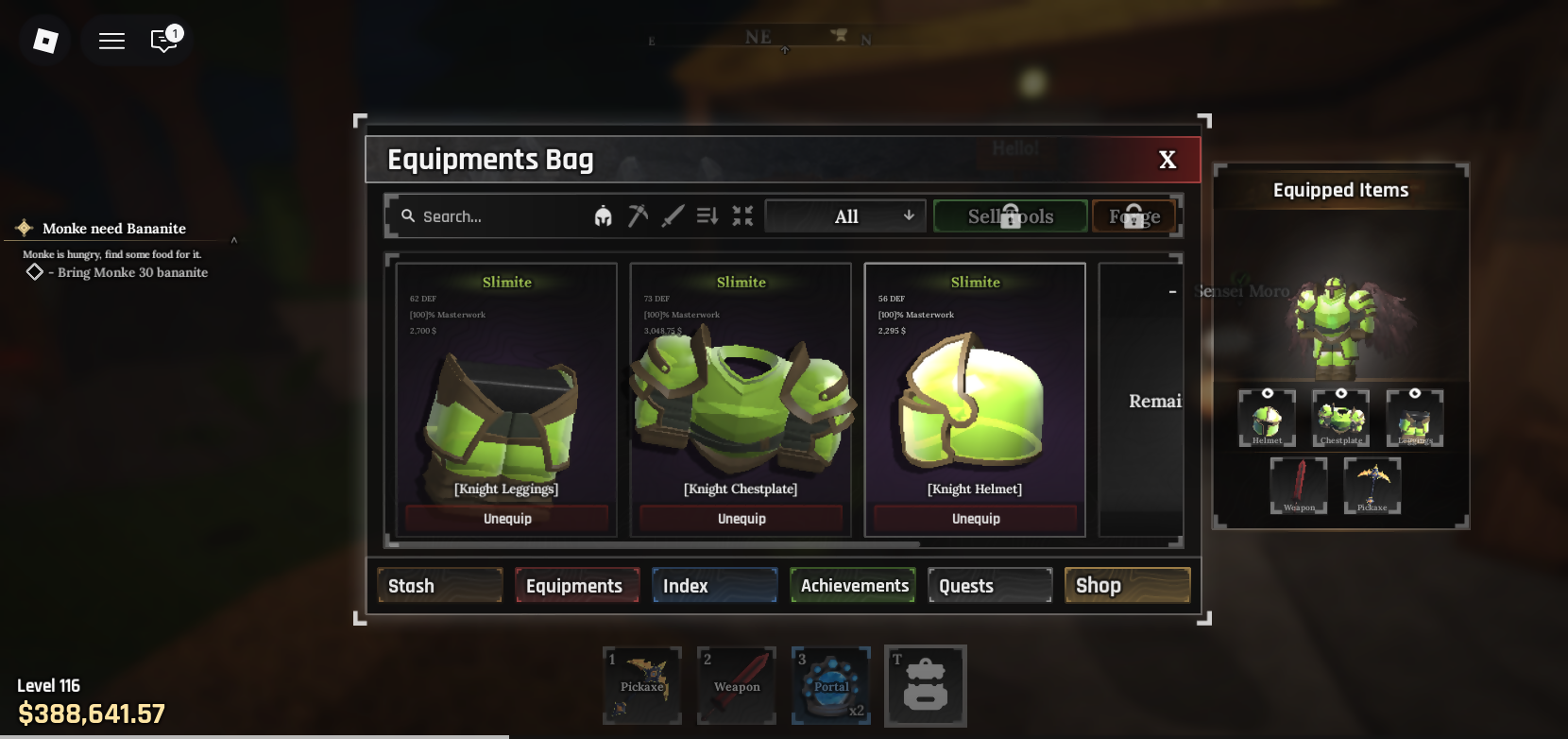The width and height of the screenshot is (1568, 739).
Task: Select the Pickaxe hotbar slot
Action: click(x=642, y=686)
